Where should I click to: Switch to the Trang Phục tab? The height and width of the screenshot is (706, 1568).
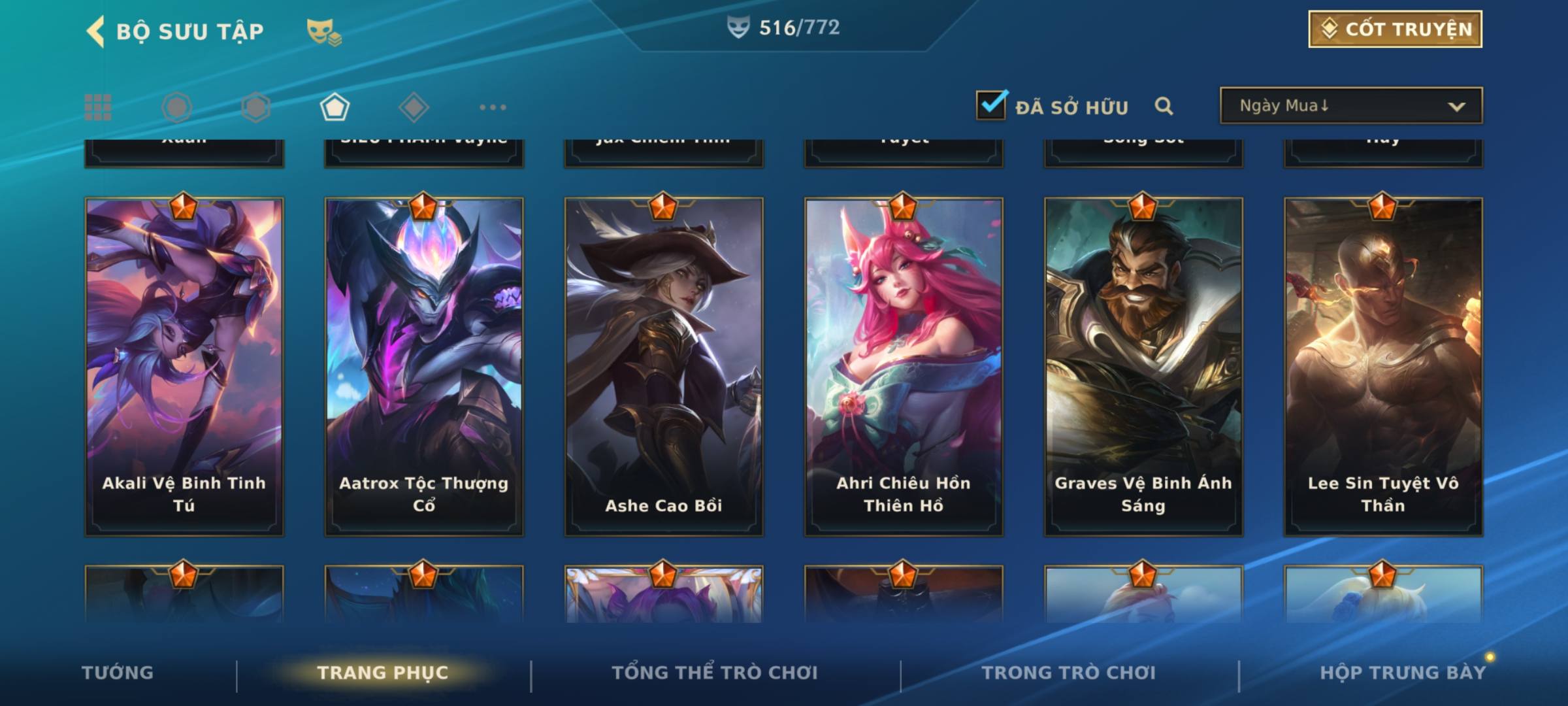coord(383,673)
